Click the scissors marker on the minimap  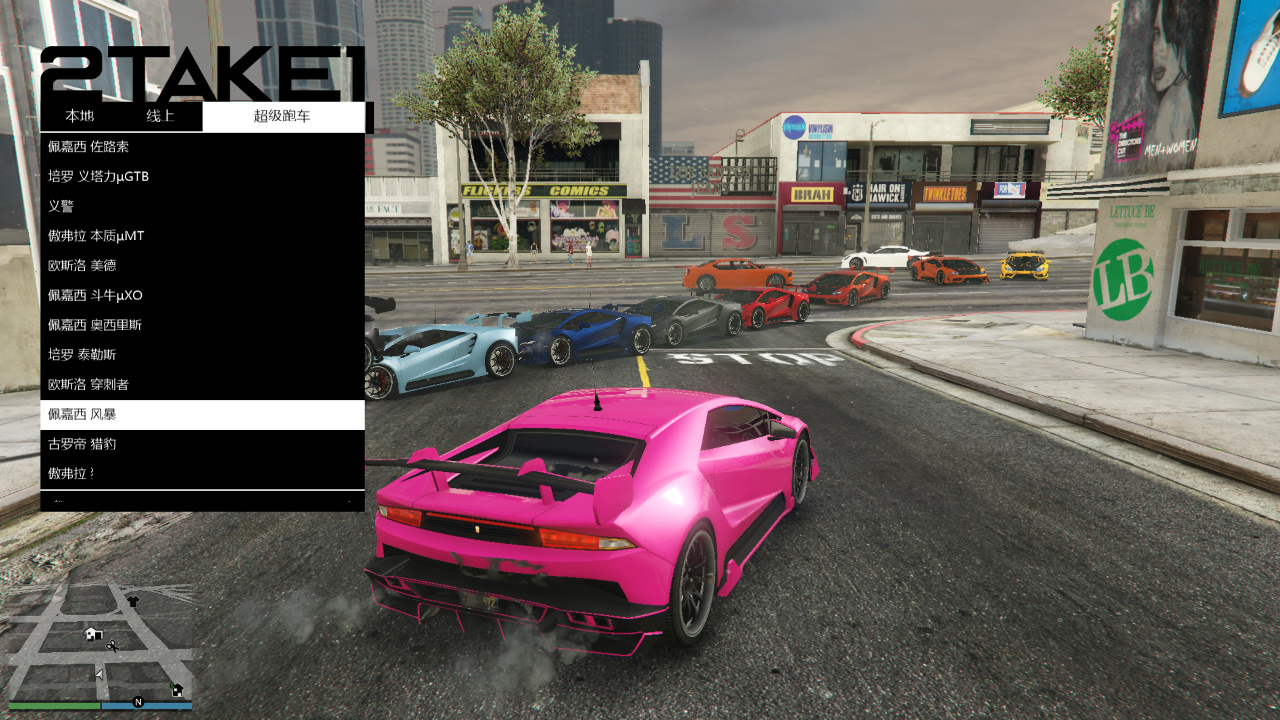click(x=112, y=646)
